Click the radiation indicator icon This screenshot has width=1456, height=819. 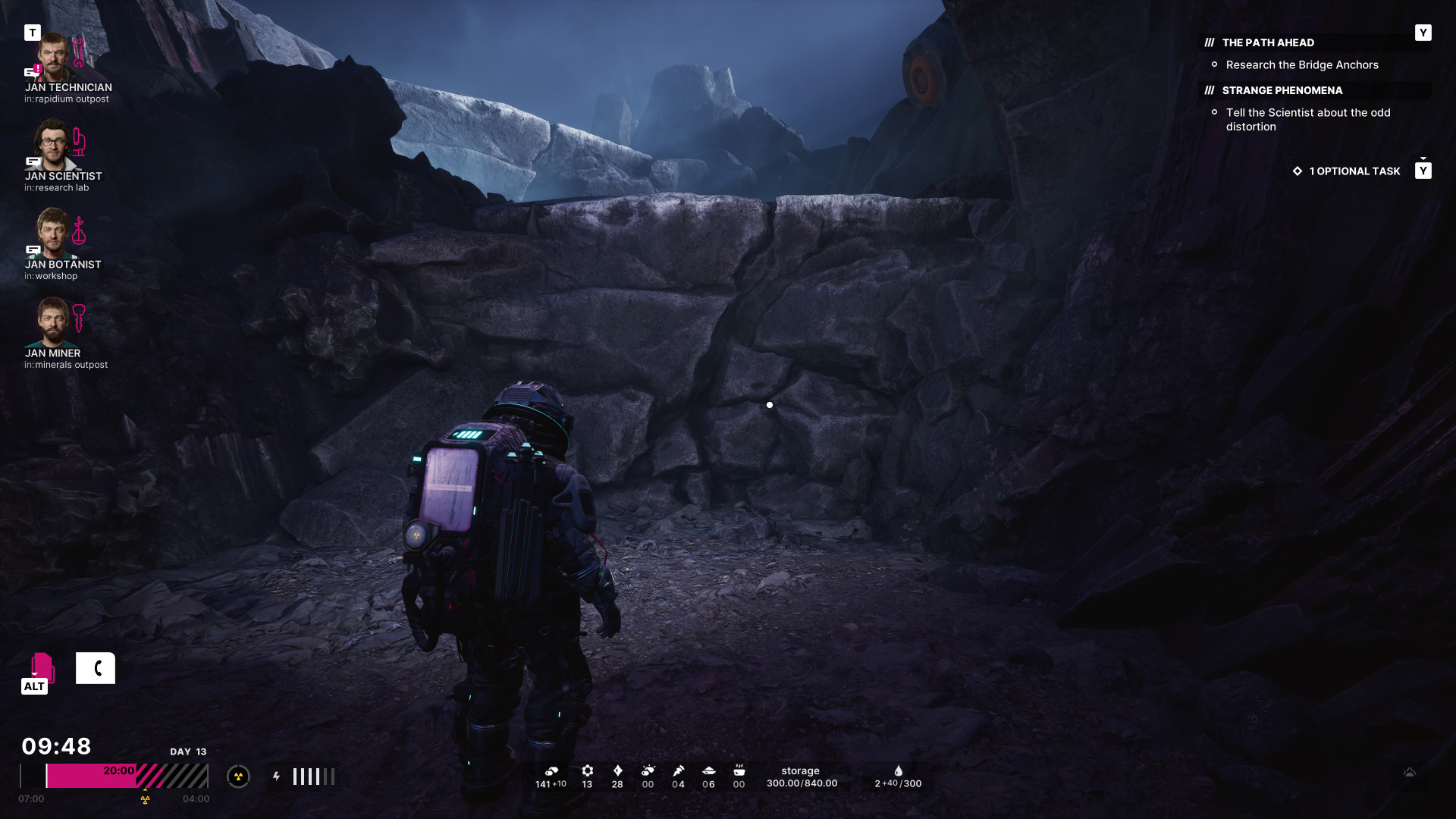(x=238, y=776)
